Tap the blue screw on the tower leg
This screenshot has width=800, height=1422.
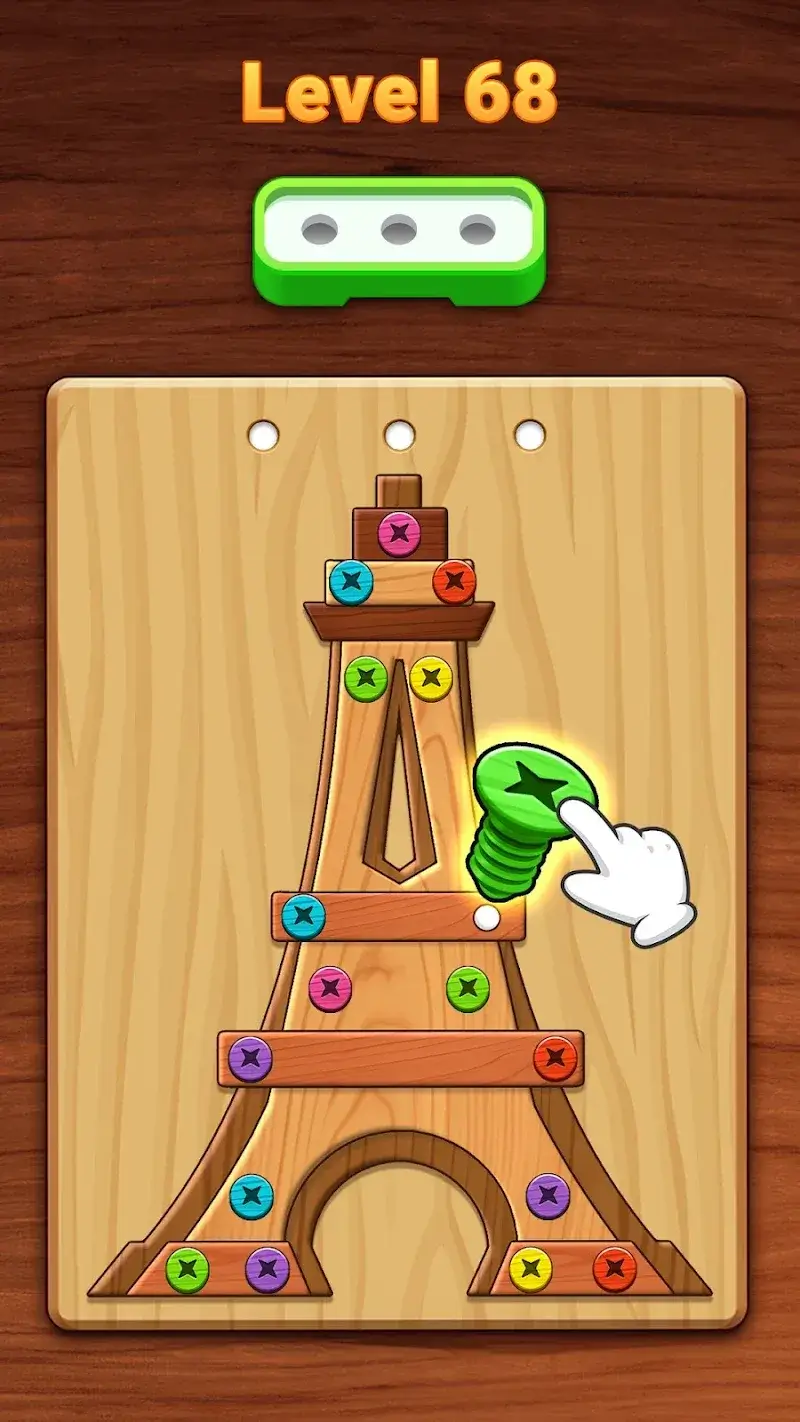pyautogui.click(x=251, y=1196)
